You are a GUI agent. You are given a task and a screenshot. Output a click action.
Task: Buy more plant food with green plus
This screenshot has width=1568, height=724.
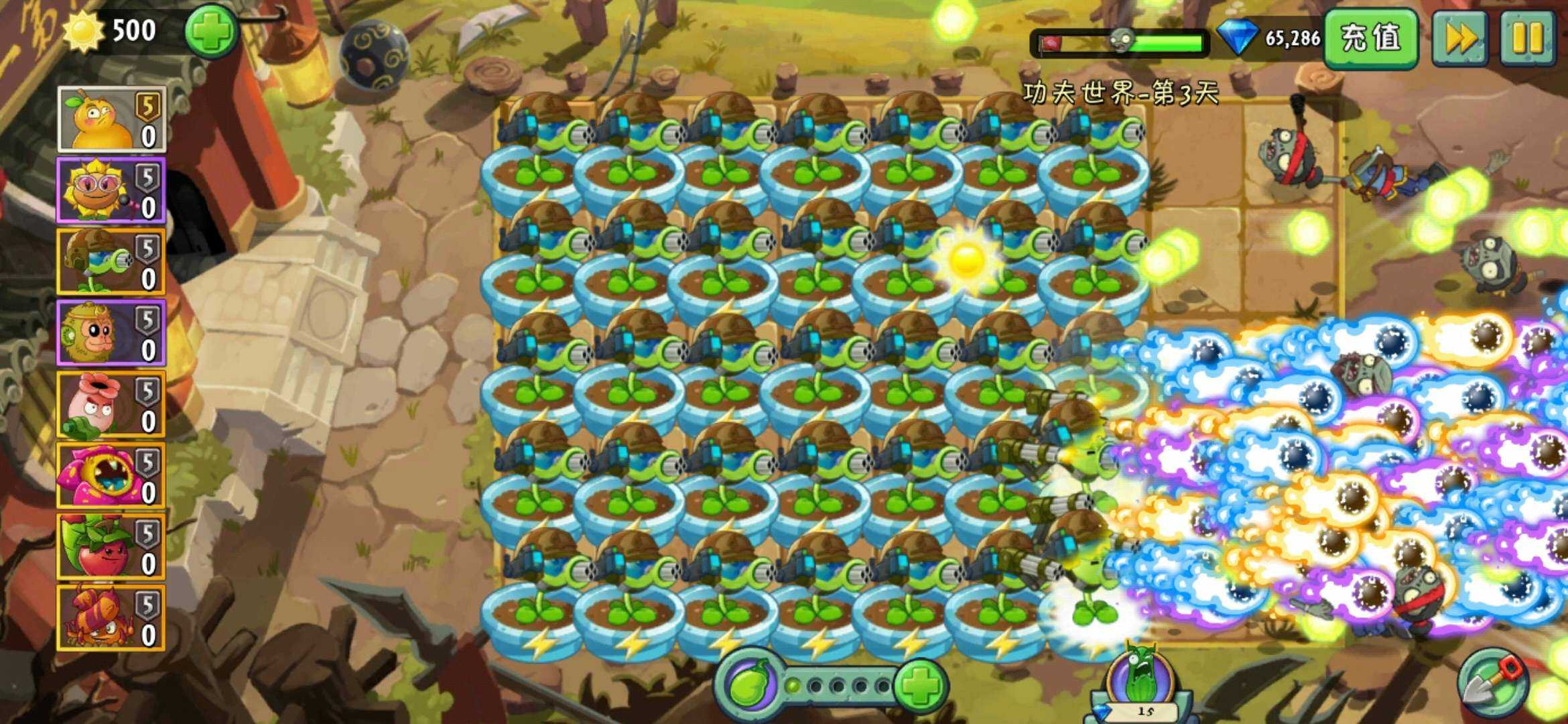[x=920, y=685]
